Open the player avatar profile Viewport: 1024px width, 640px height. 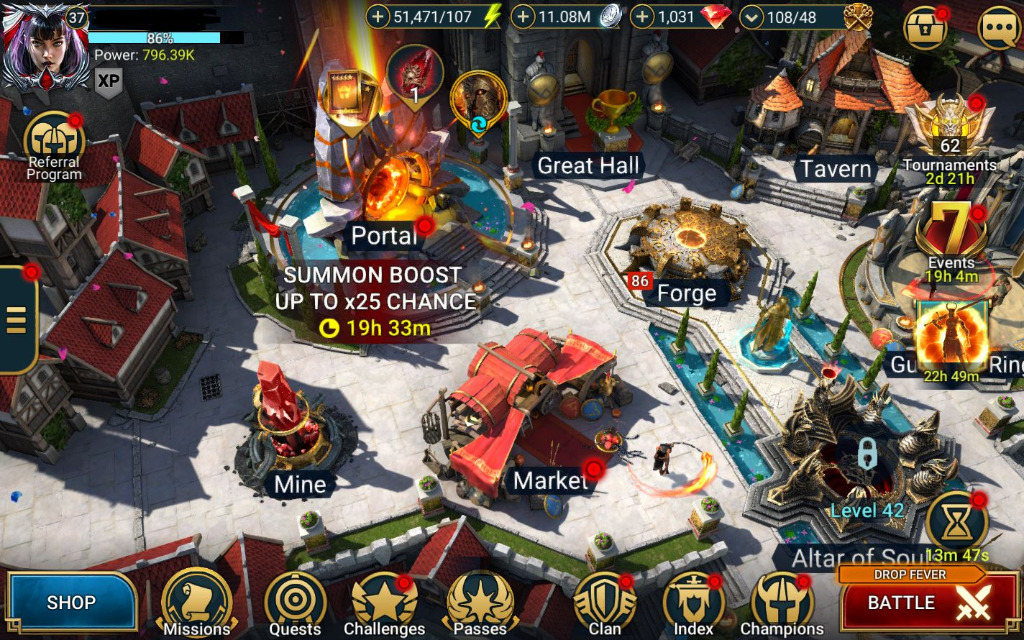click(40, 45)
